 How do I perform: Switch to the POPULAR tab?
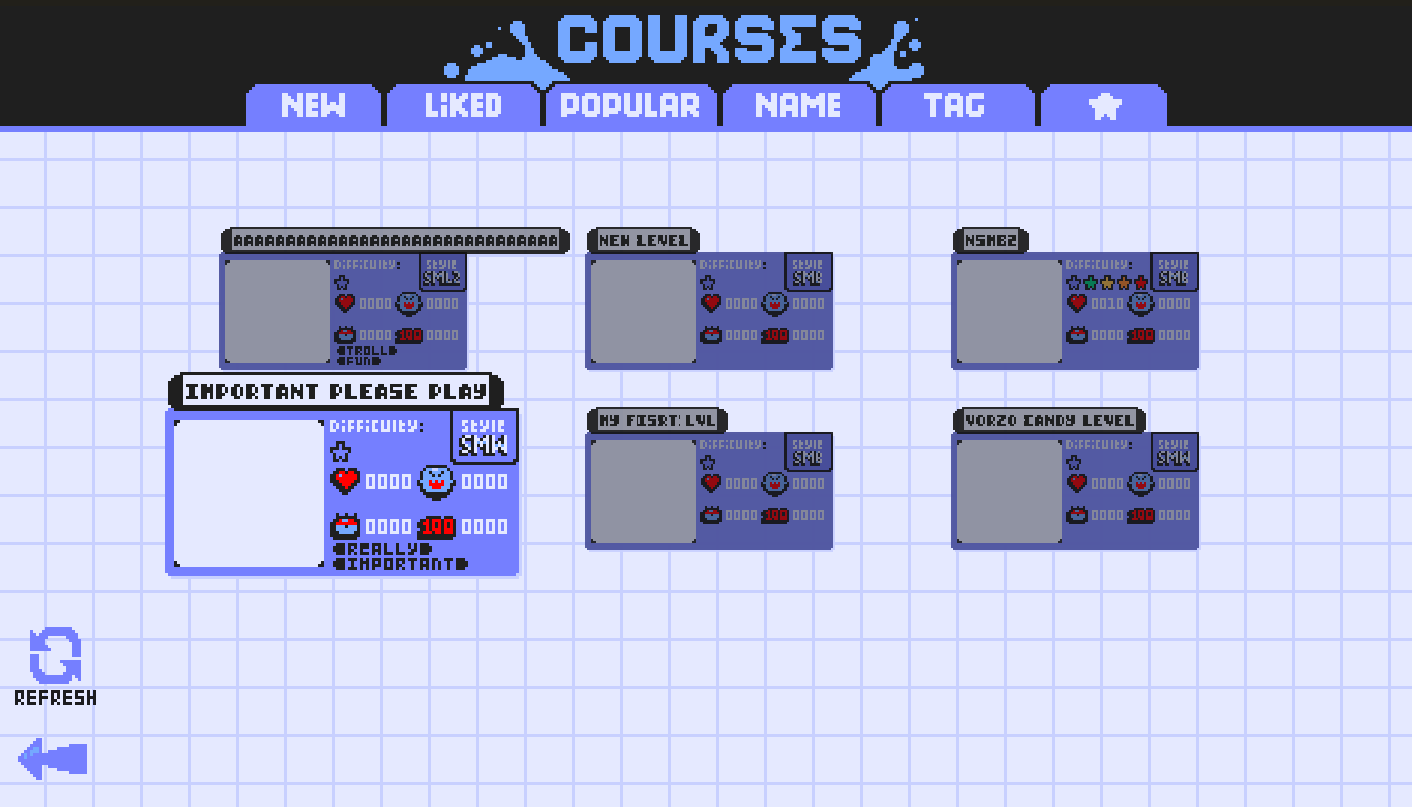[630, 105]
